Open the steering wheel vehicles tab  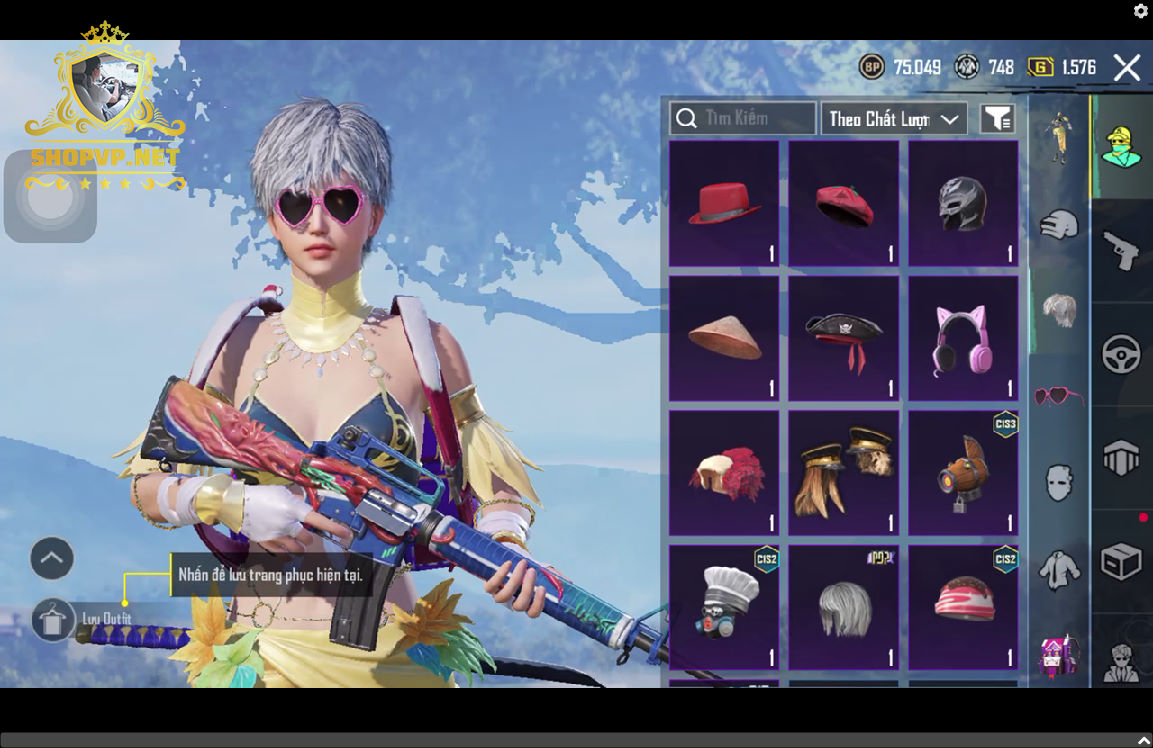click(x=1121, y=354)
